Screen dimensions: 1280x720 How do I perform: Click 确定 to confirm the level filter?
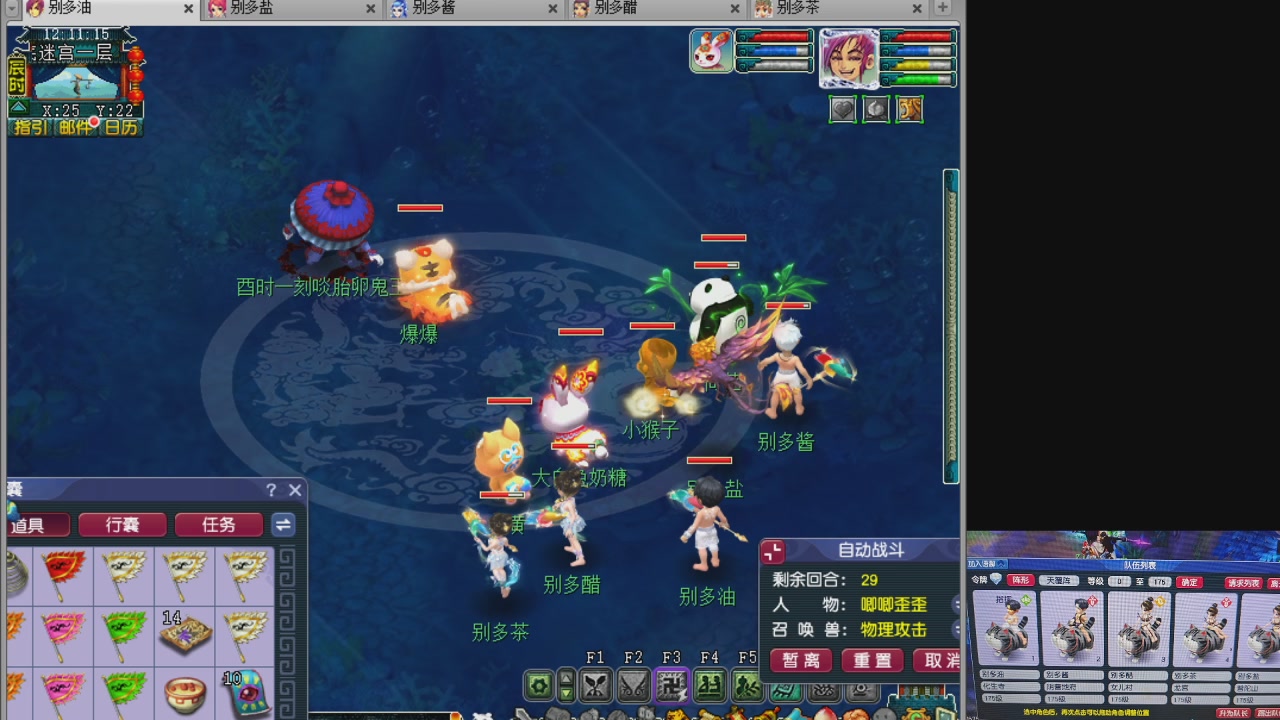[x=1189, y=582]
